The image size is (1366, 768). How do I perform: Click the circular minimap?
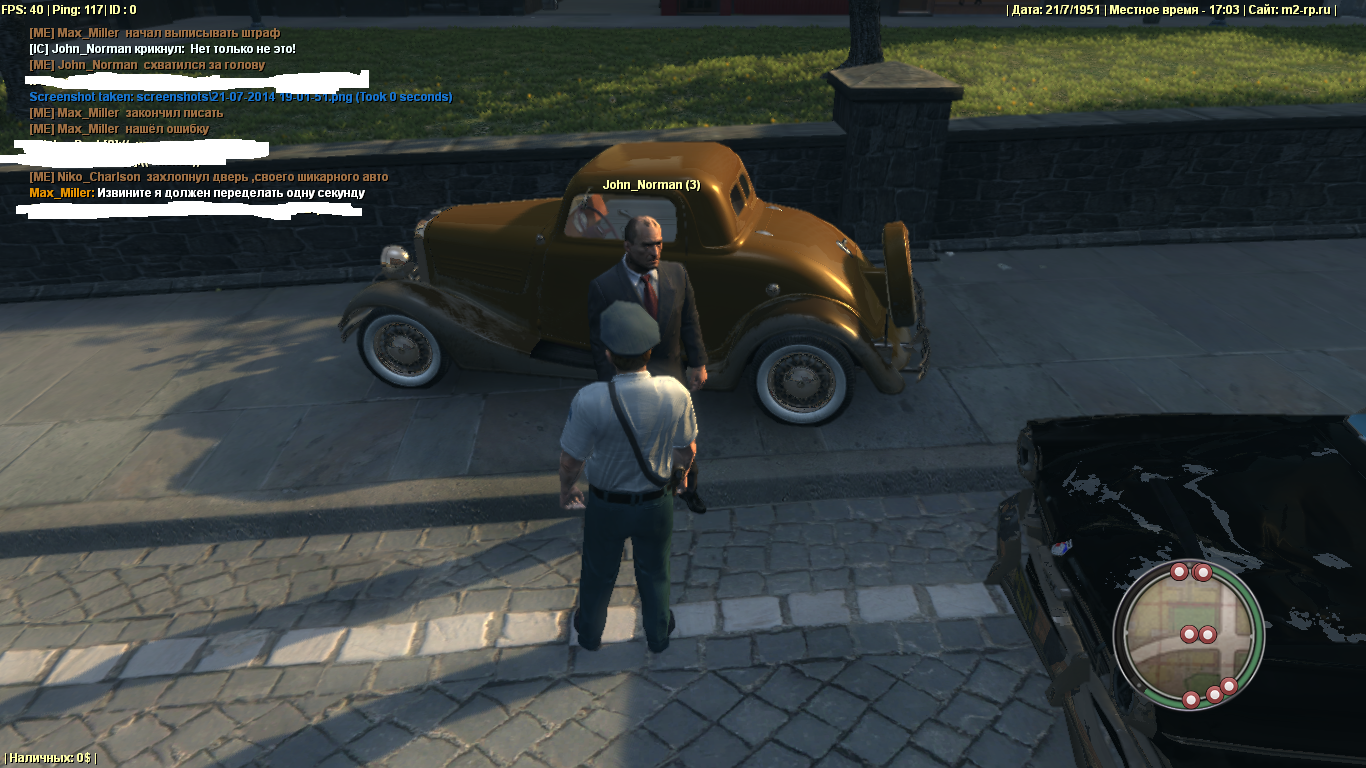click(1188, 633)
